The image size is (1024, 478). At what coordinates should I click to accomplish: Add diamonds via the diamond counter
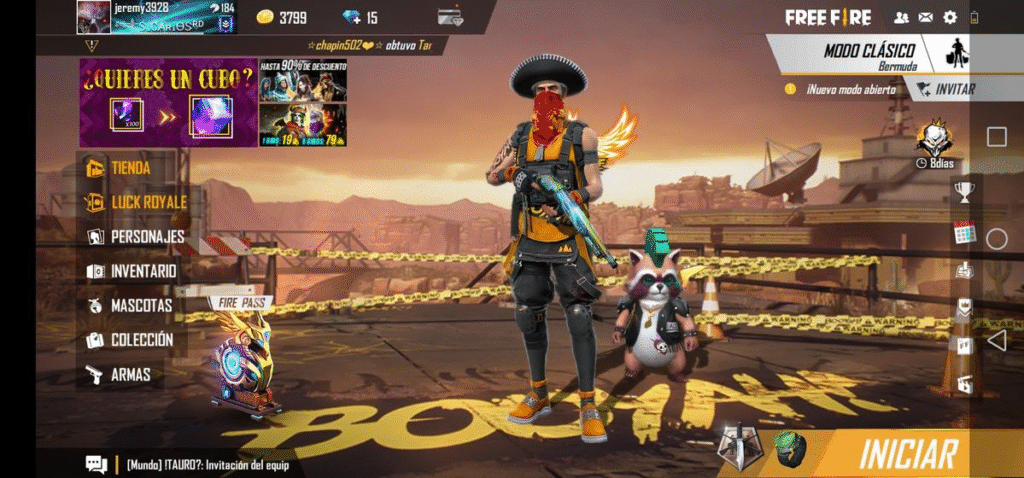point(359,17)
